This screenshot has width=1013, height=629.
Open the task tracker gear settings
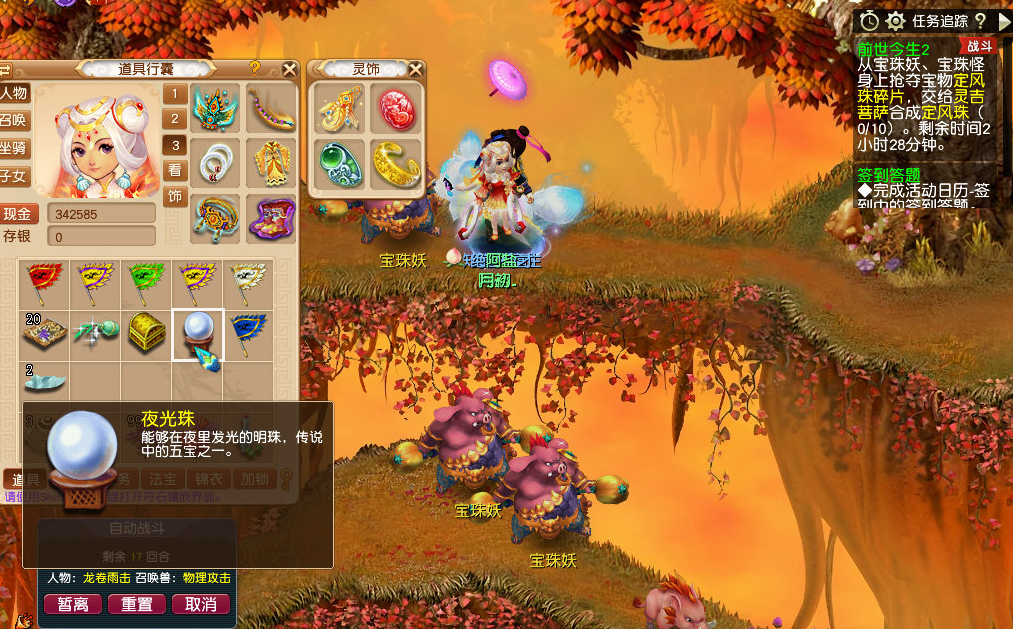895,21
